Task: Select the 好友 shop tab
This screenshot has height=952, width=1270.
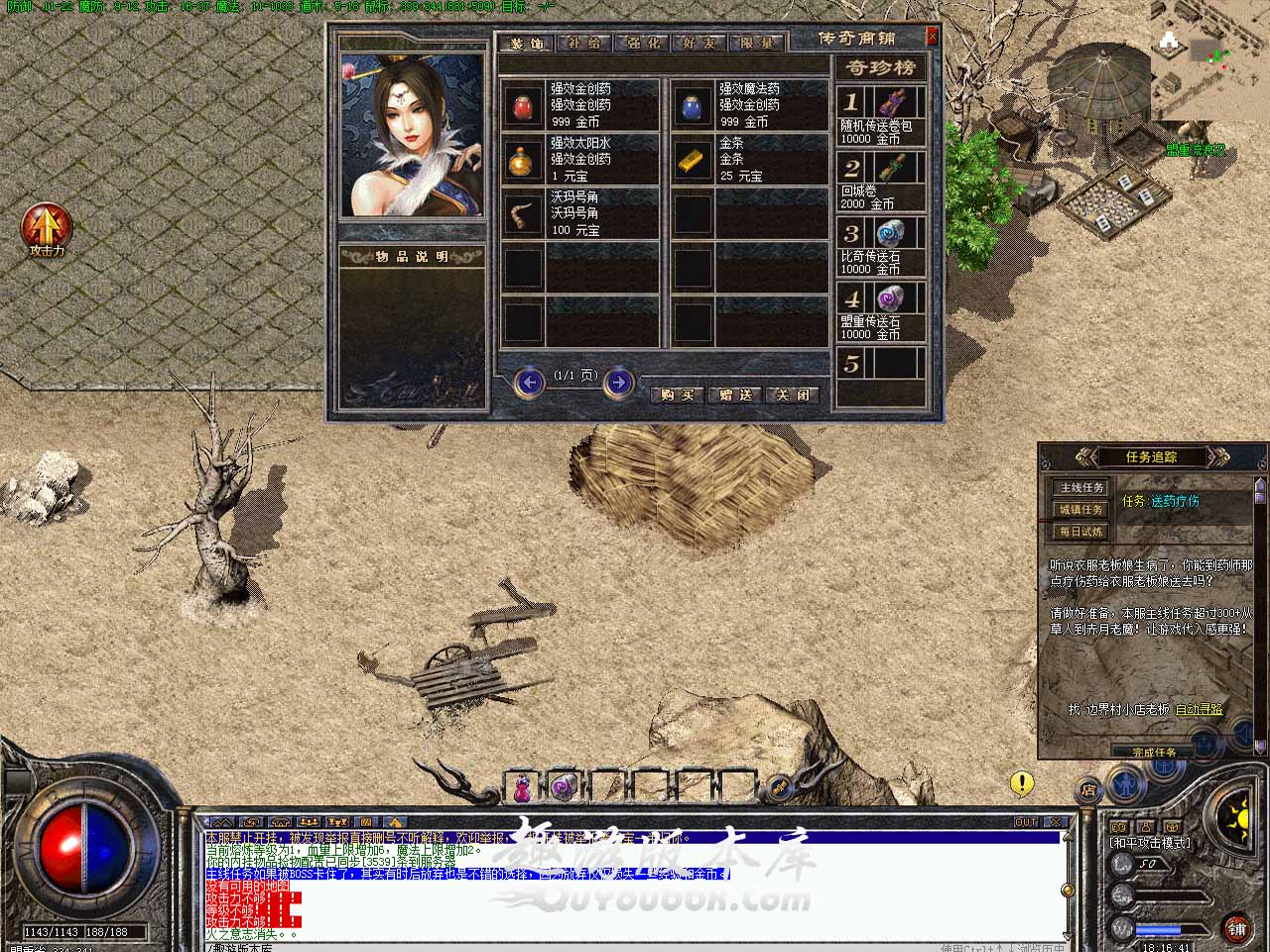Action: coord(699,44)
